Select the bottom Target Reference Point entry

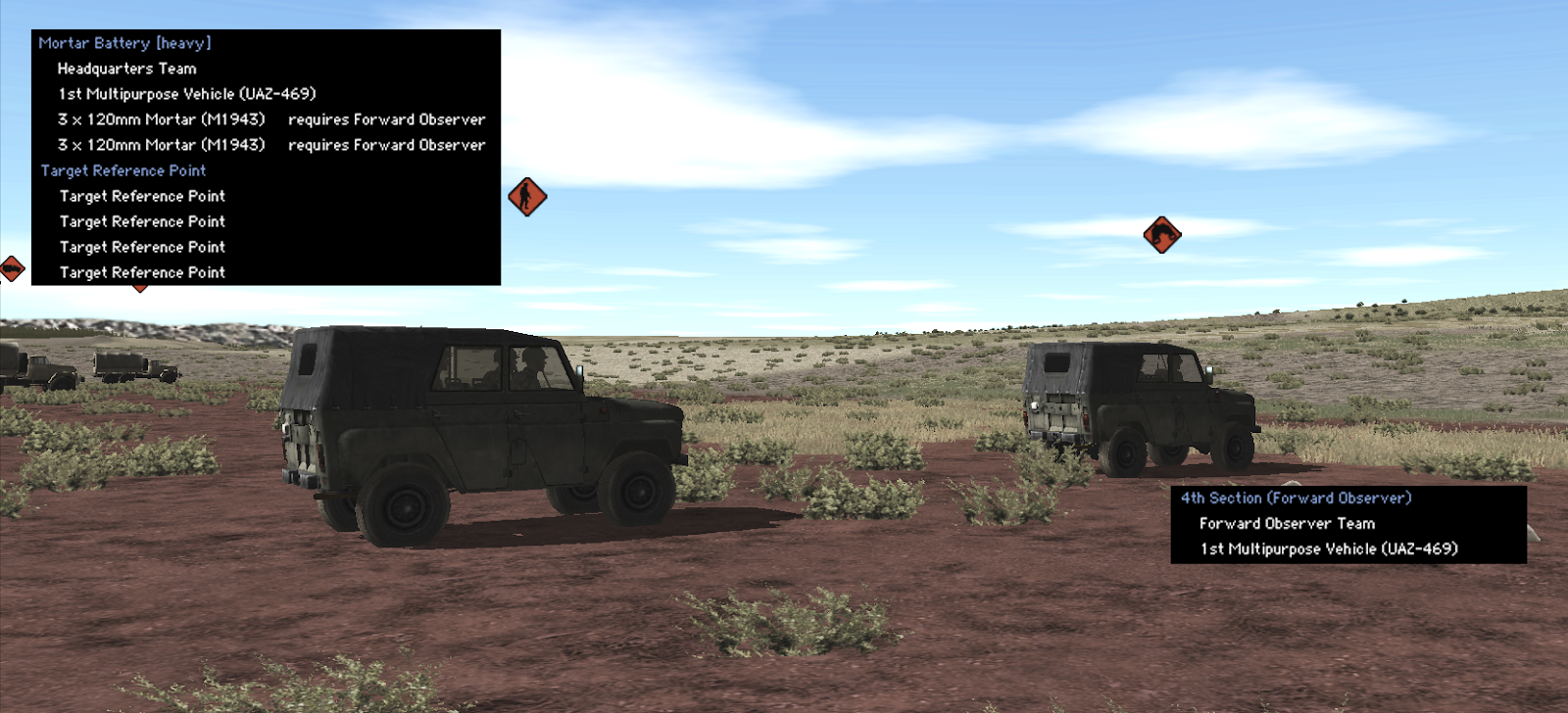(x=142, y=272)
